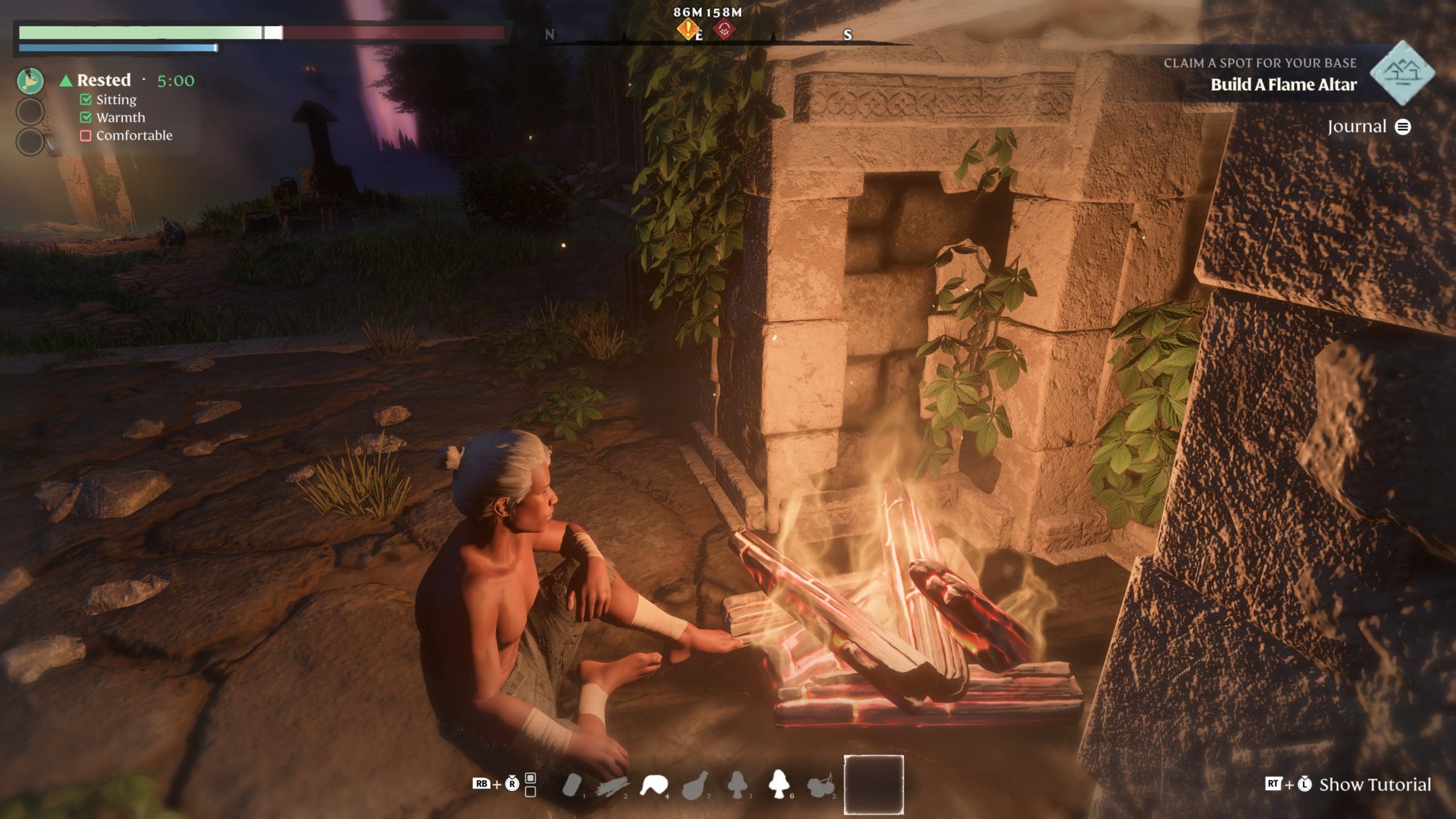Screen dimensions: 1456x819
Task: Click the diamond base quest icon
Action: [1402, 73]
